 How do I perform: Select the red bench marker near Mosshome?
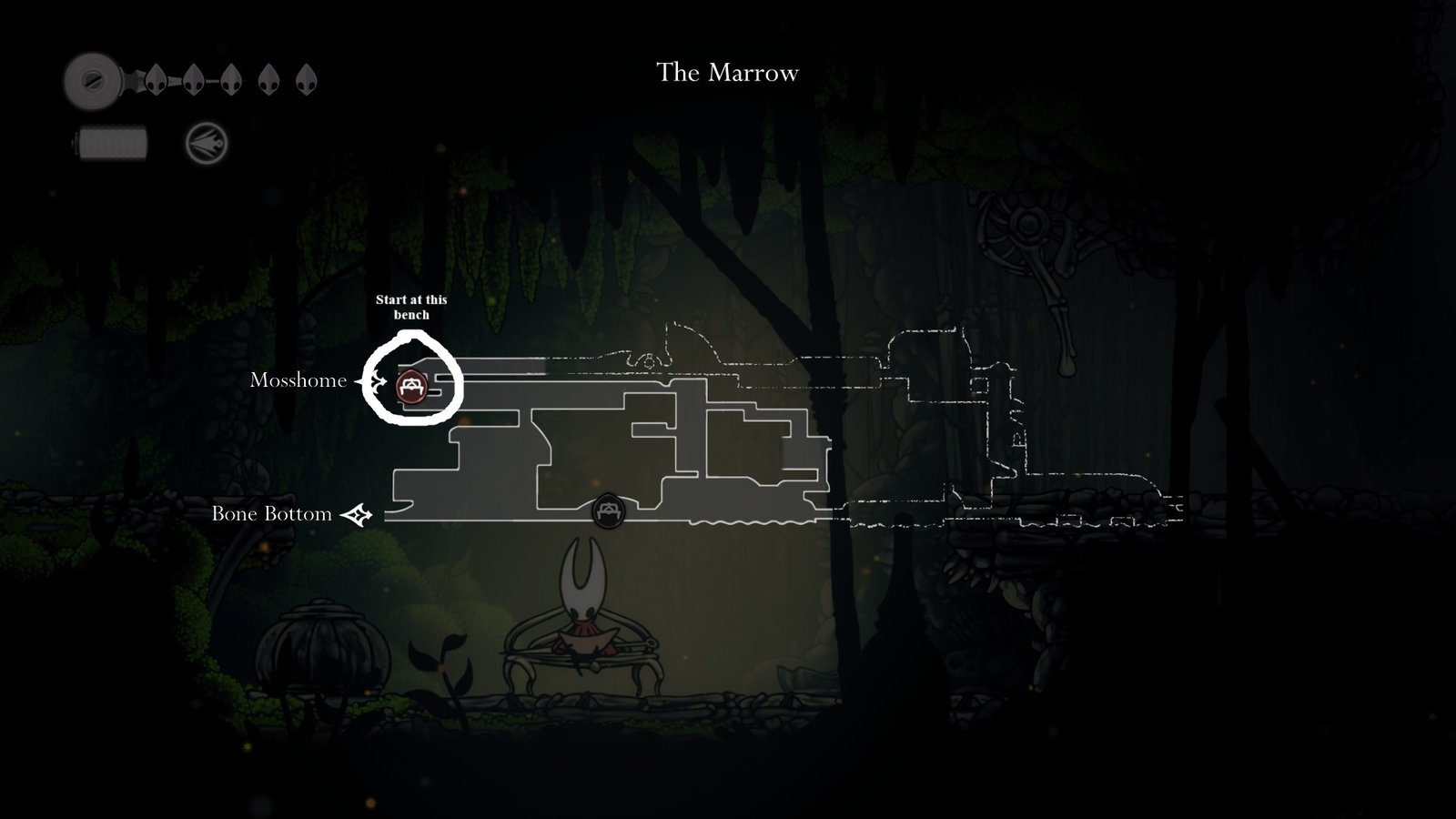411,387
